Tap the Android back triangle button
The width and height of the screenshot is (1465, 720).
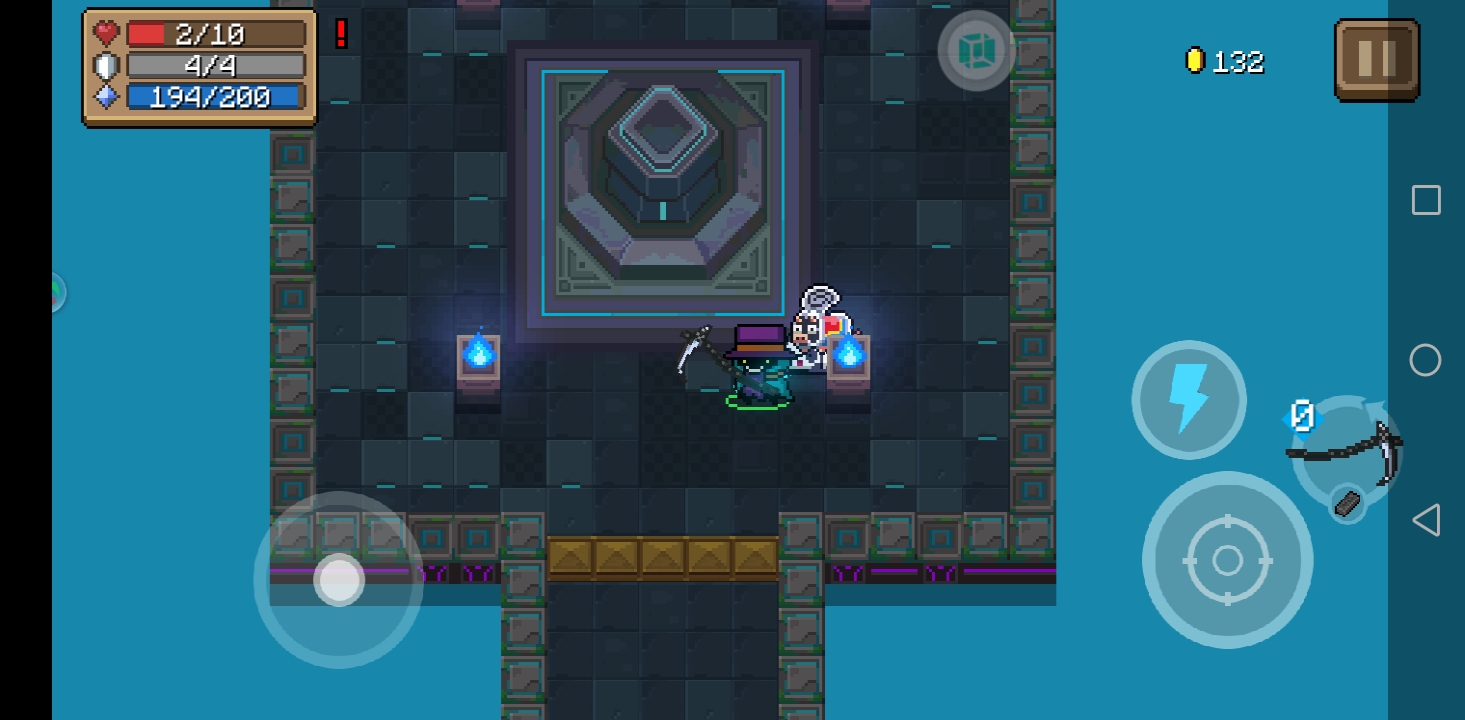point(1426,520)
